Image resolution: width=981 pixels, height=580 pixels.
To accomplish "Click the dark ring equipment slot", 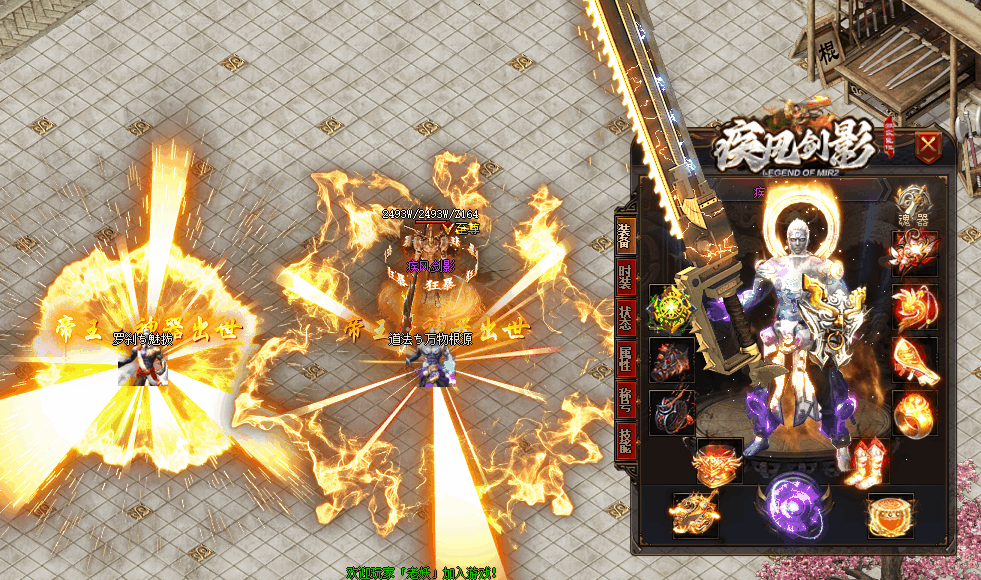I will [670, 412].
